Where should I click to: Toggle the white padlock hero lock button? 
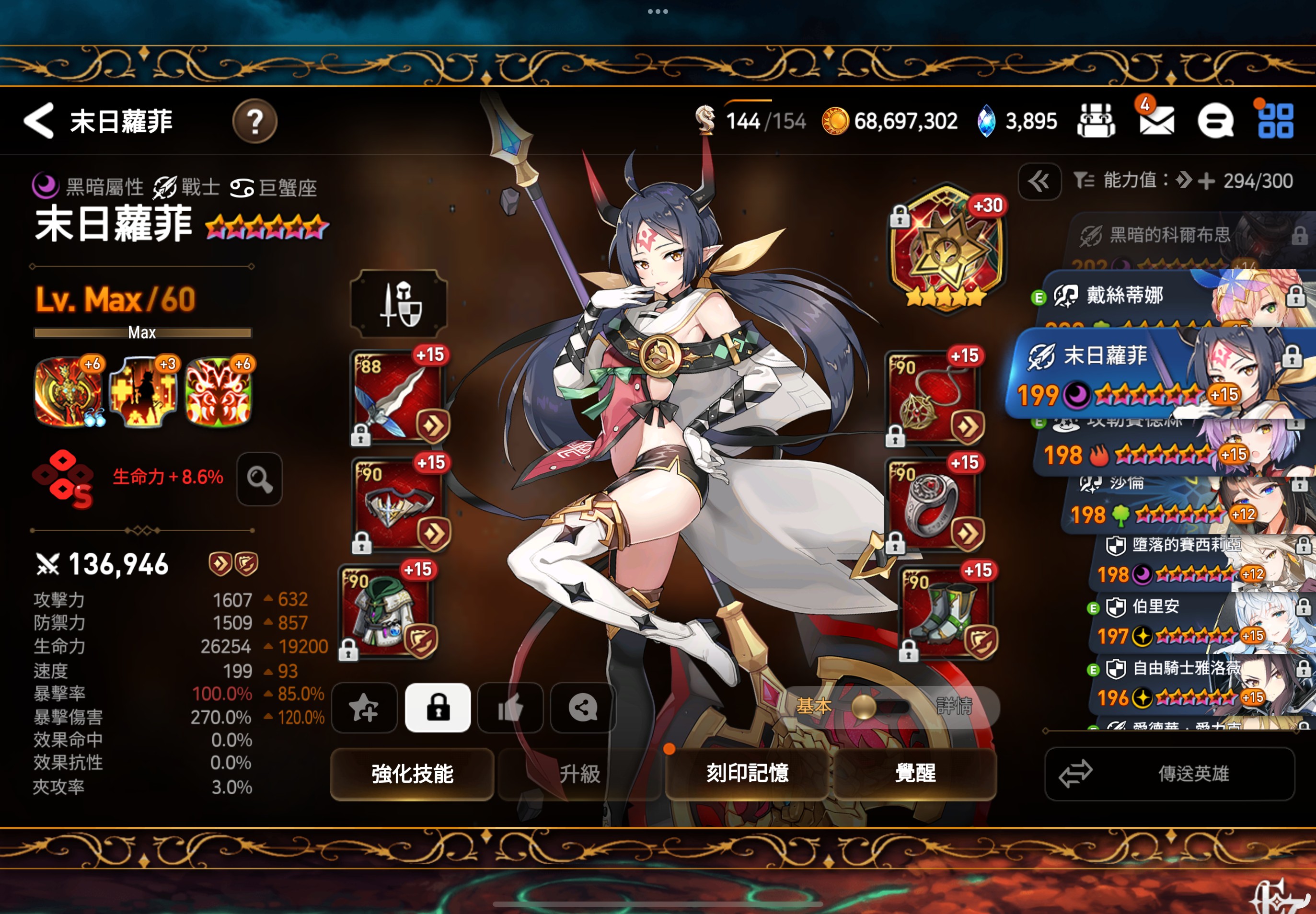pos(438,708)
